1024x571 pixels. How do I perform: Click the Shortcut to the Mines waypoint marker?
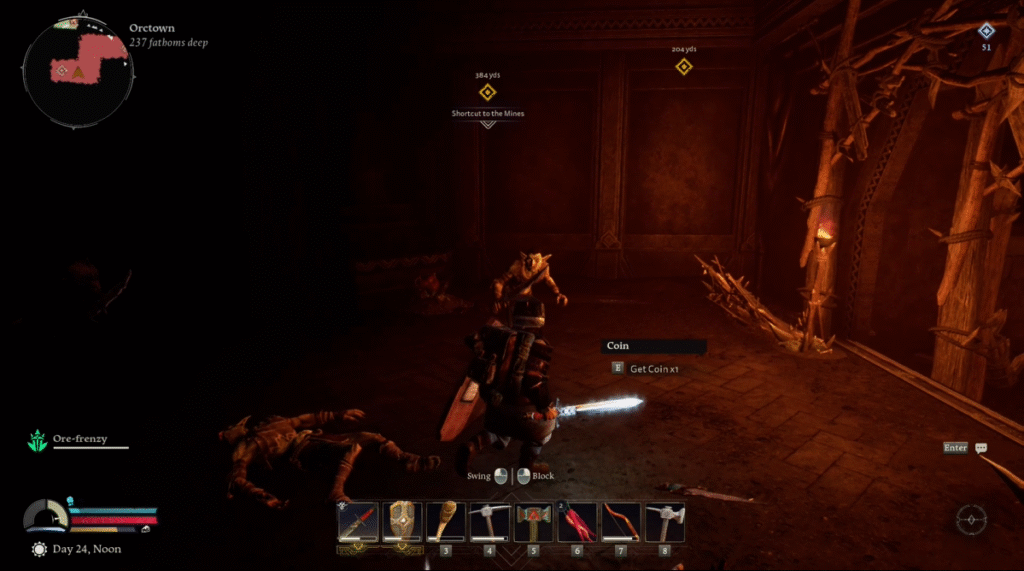[x=487, y=93]
